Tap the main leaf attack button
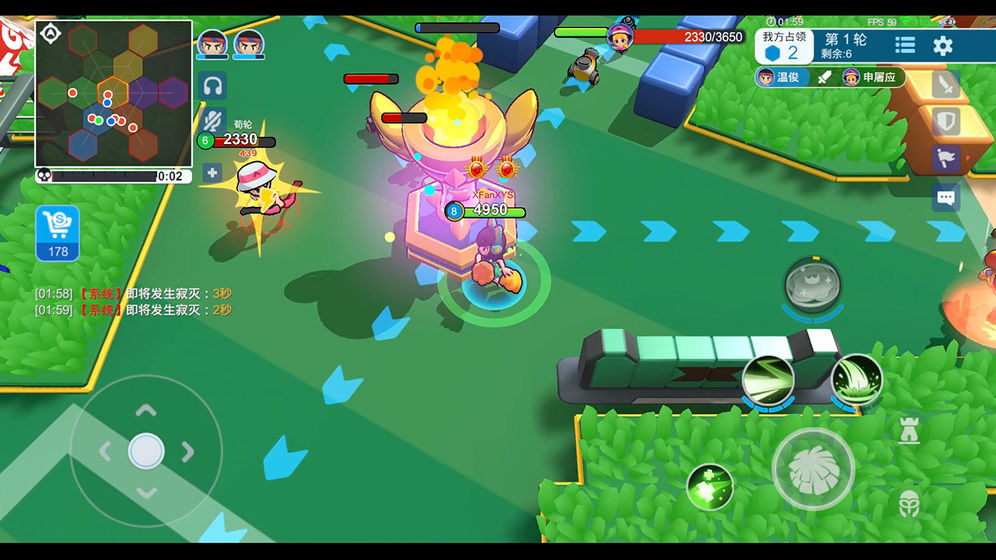This screenshot has width=996, height=560. click(812, 468)
